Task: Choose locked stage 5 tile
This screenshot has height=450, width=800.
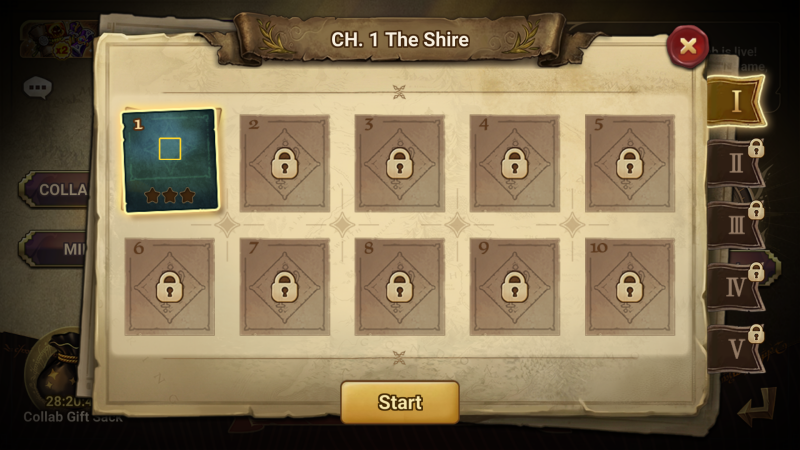Action: point(629,163)
